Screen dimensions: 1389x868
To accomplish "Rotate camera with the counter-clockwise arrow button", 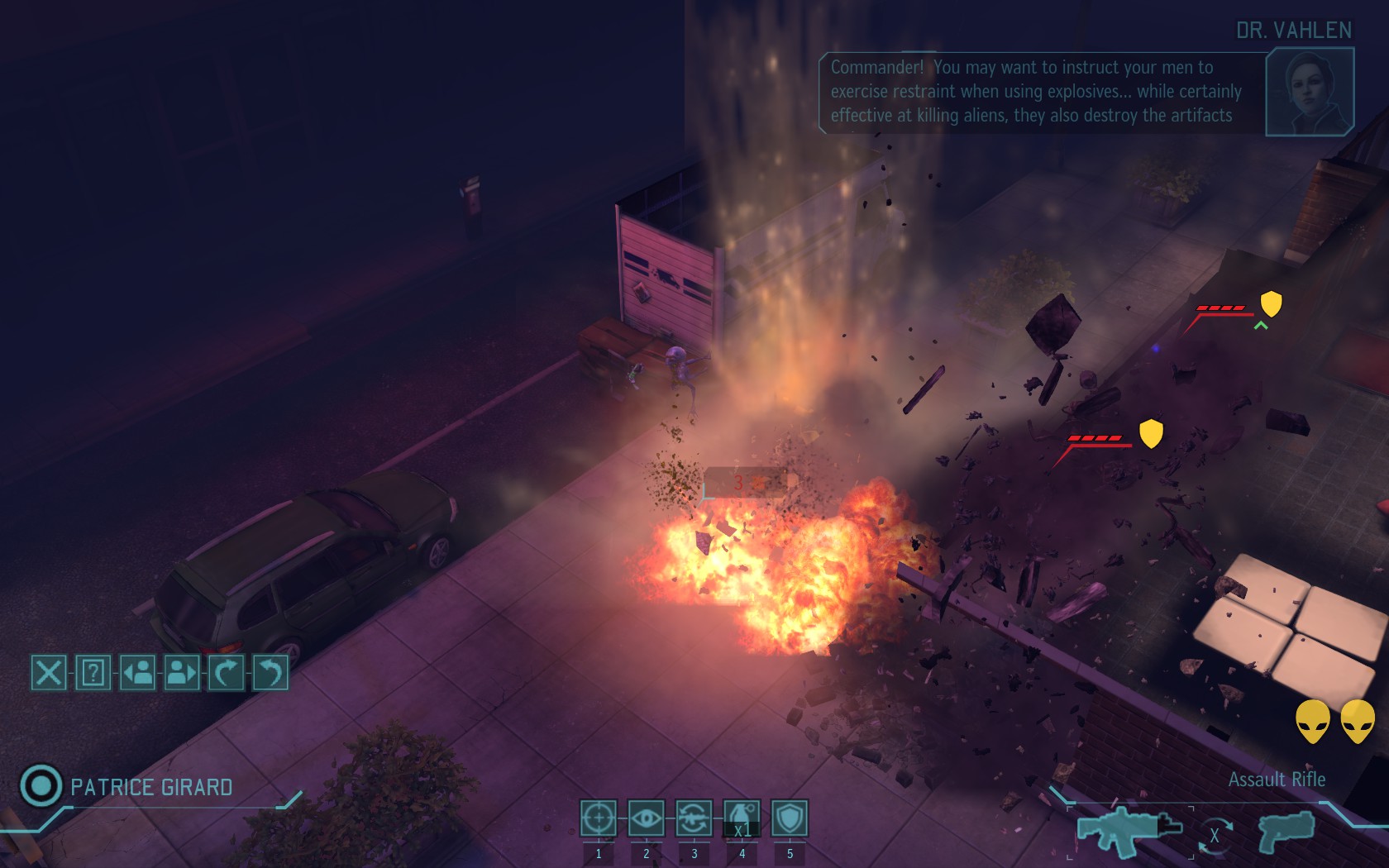I will [270, 672].
